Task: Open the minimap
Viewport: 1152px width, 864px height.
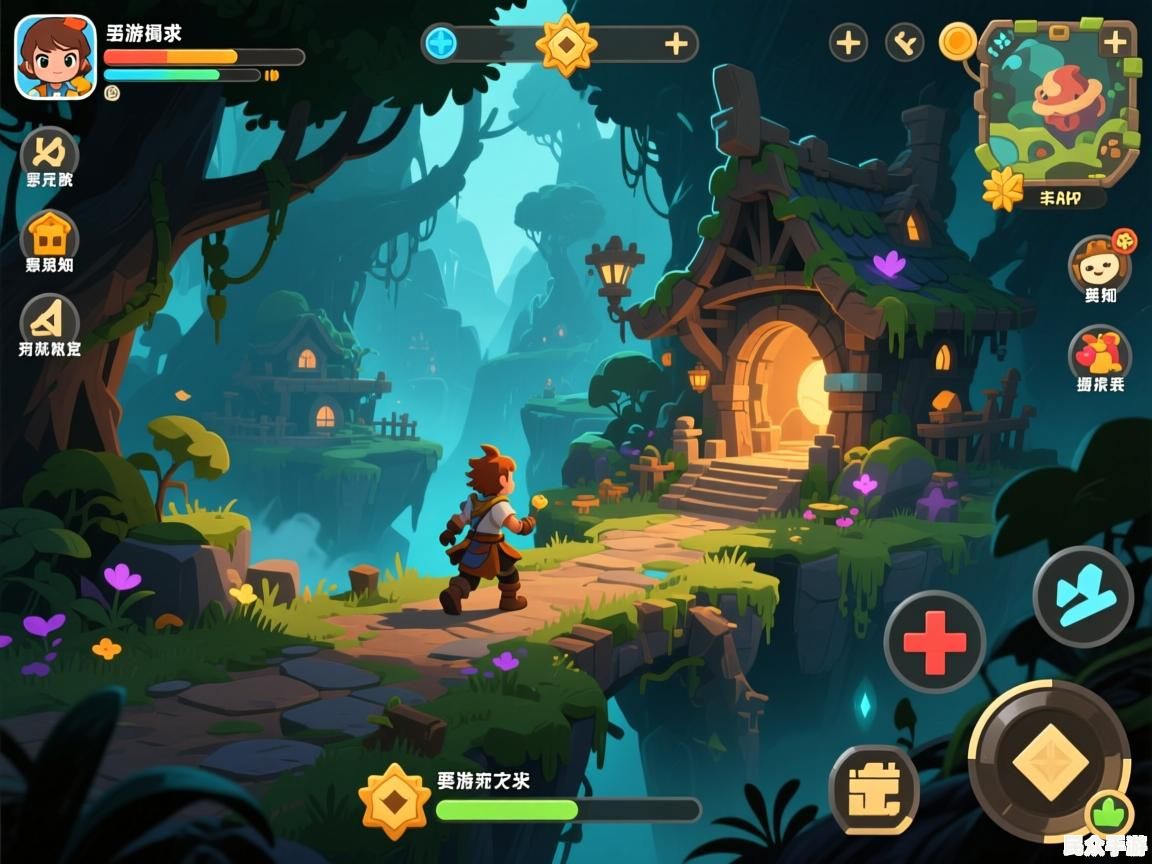Action: pyautogui.click(x=1056, y=100)
